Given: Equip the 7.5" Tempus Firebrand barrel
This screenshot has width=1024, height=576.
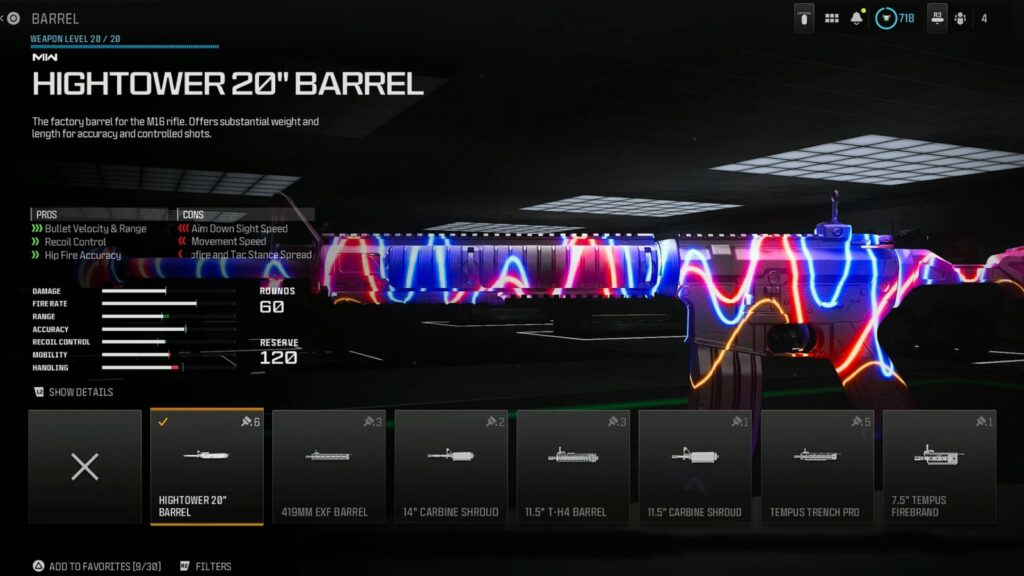Looking at the screenshot, I should click(939, 466).
